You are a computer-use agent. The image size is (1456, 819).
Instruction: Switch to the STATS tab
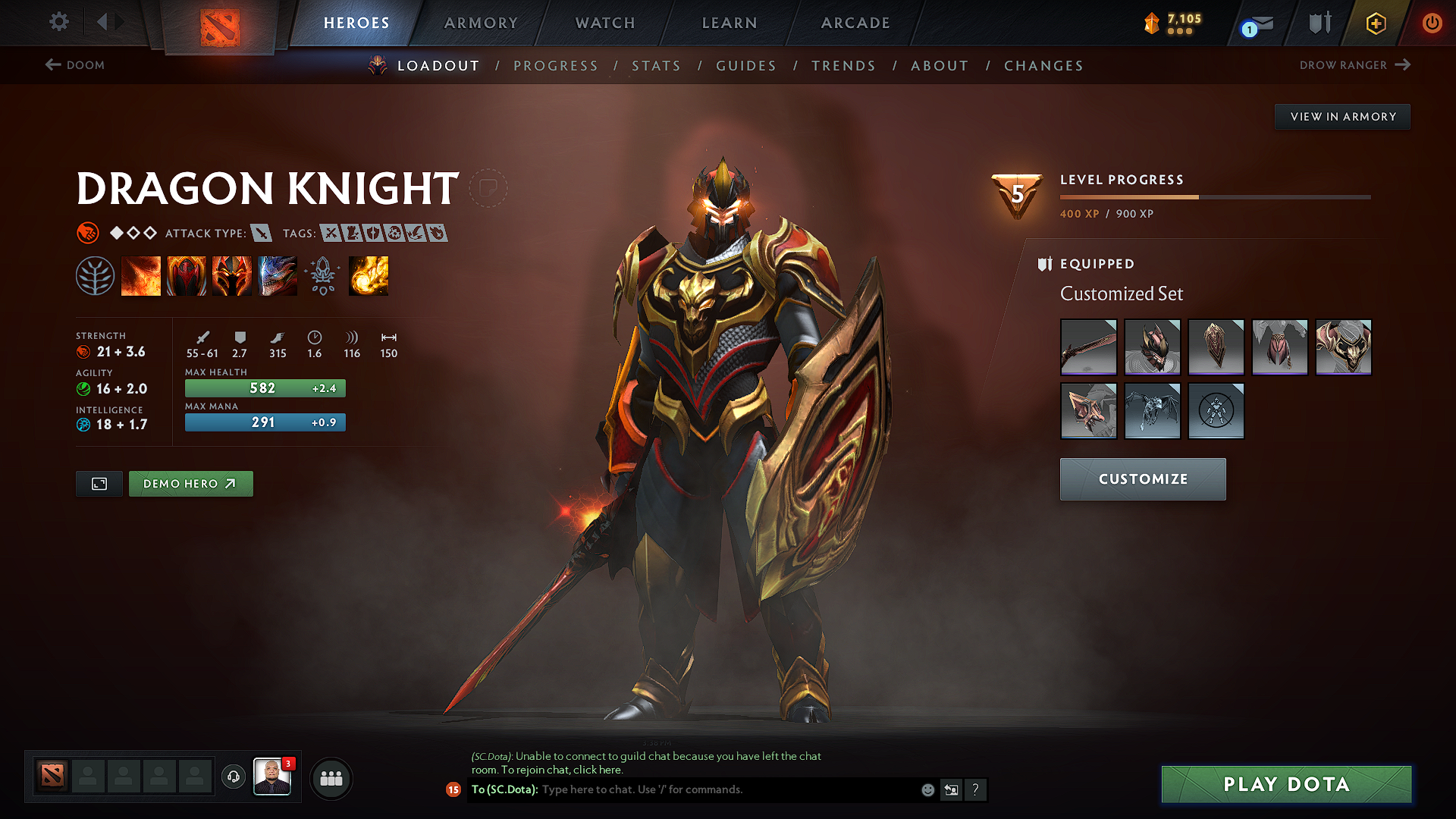pyautogui.click(x=656, y=66)
